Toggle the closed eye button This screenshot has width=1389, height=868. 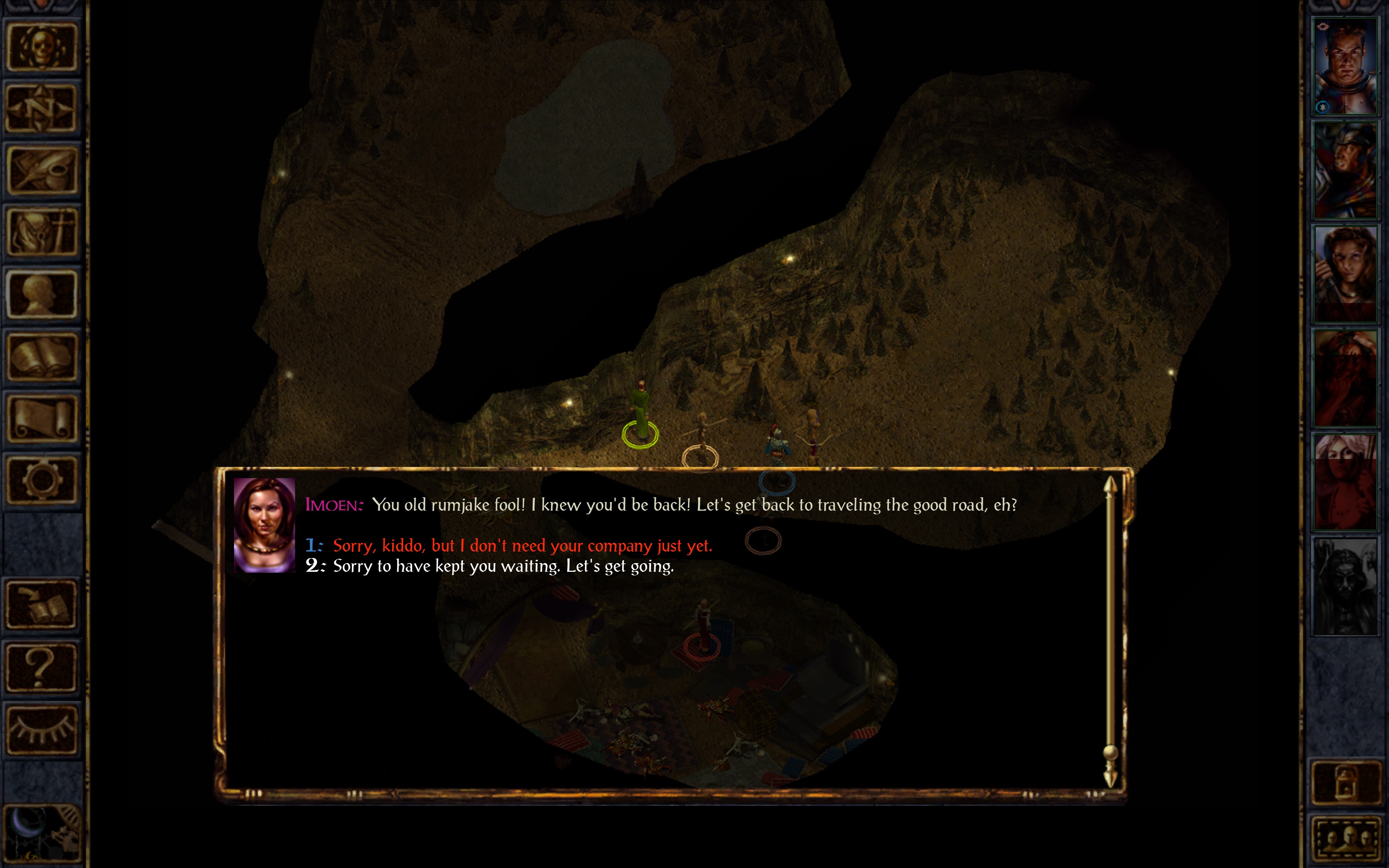[41, 729]
